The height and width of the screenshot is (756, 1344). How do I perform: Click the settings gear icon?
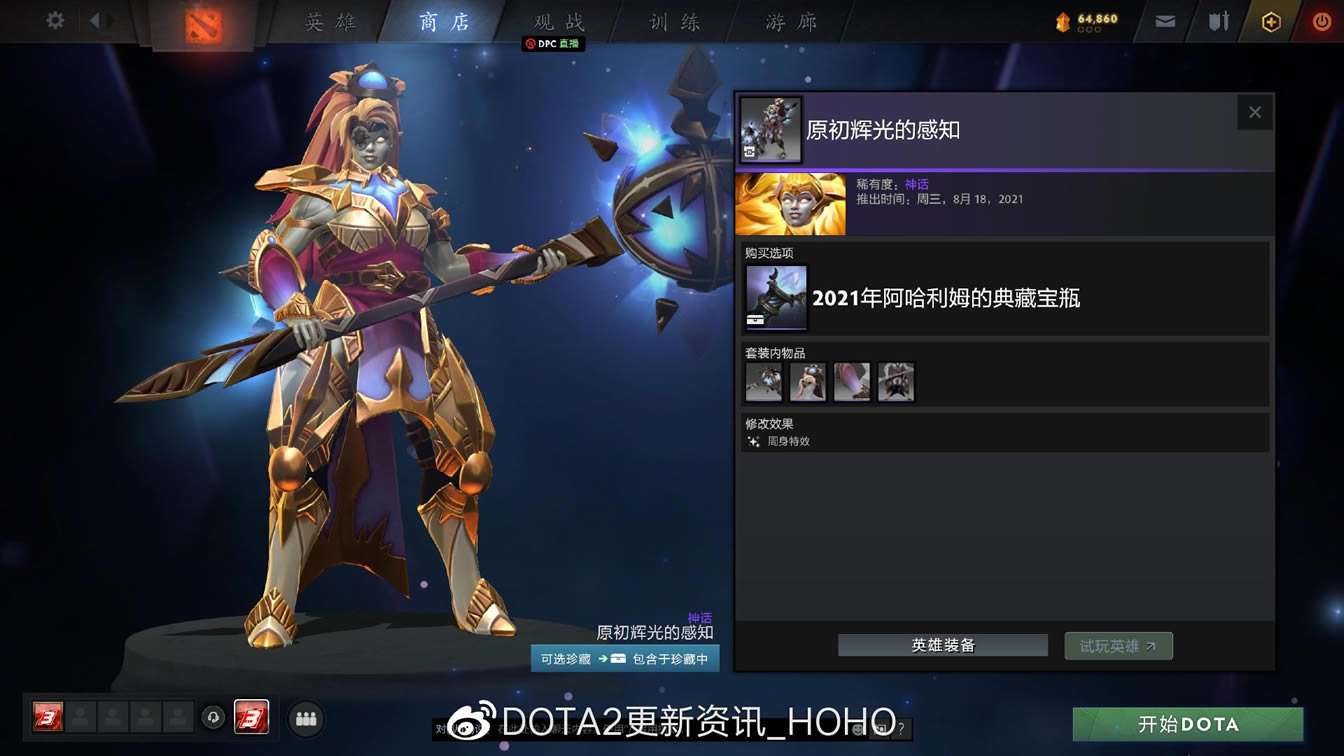point(54,22)
